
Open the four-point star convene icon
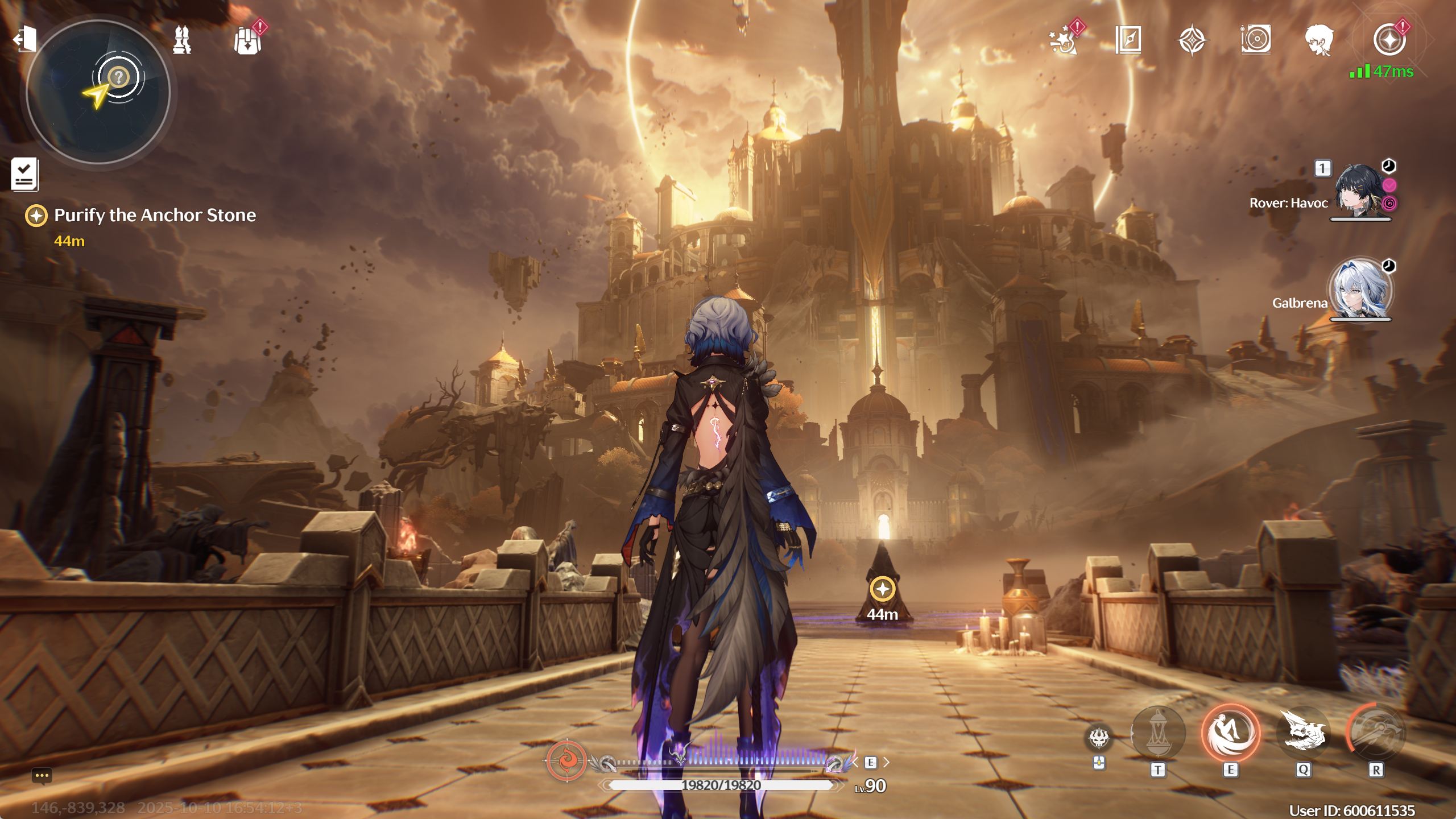point(1192,40)
